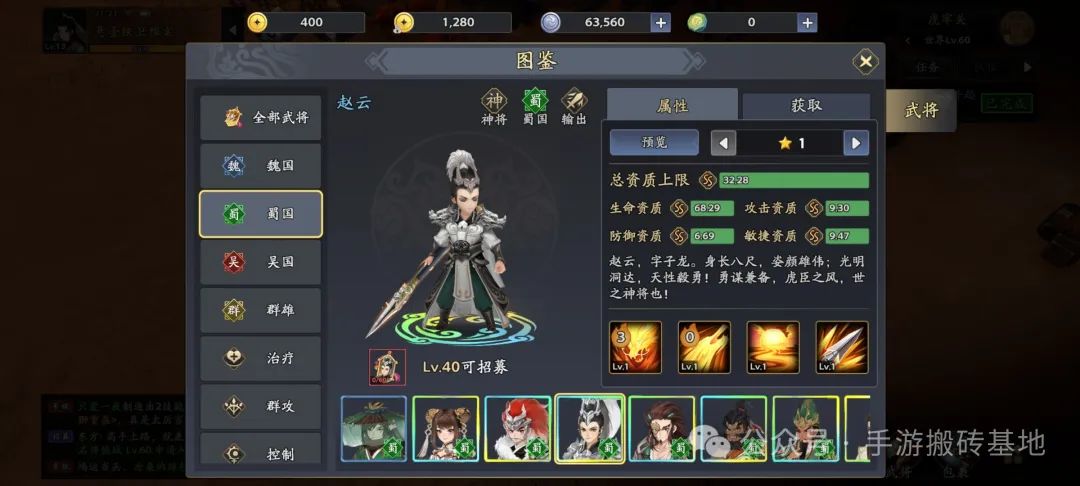Decrease star level with left arrow
1080x486 pixels.
pyautogui.click(x=723, y=143)
